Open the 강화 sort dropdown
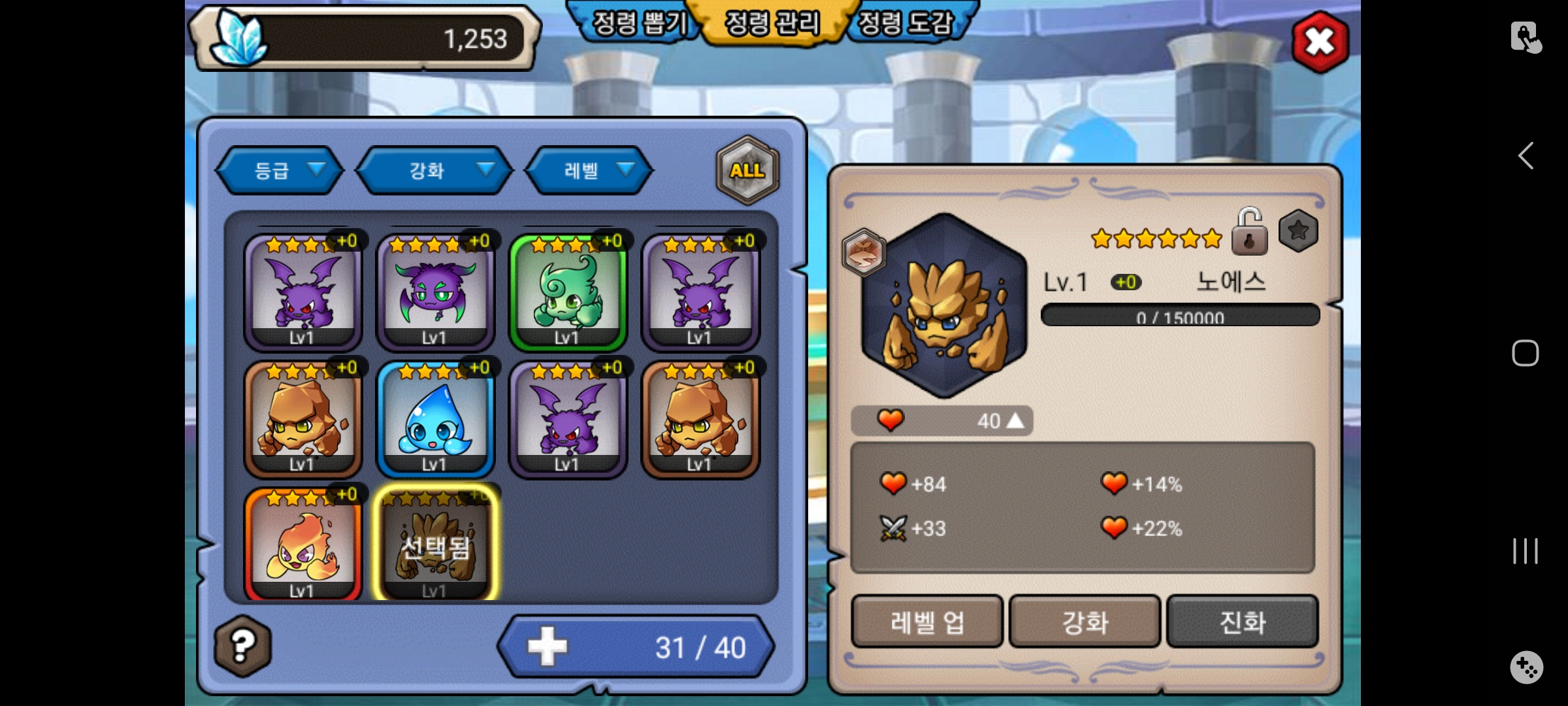The image size is (1568, 706). [434, 171]
